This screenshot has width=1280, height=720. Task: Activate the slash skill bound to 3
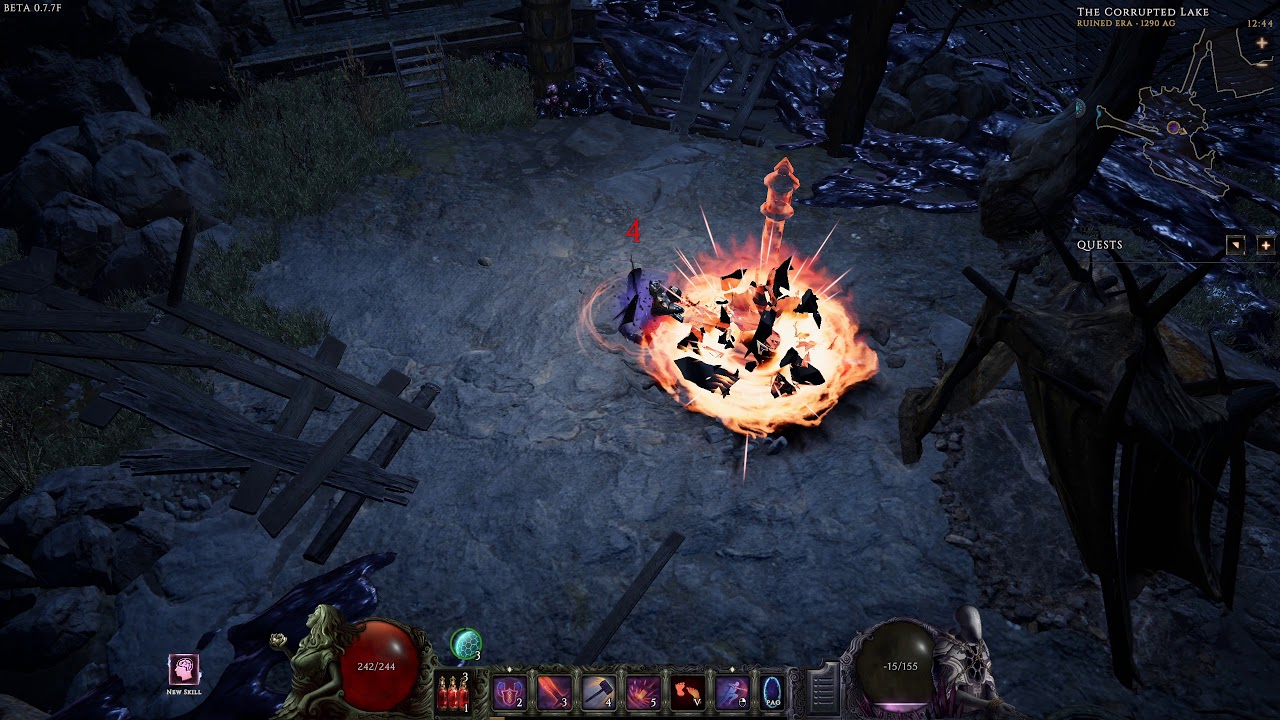[x=554, y=691]
